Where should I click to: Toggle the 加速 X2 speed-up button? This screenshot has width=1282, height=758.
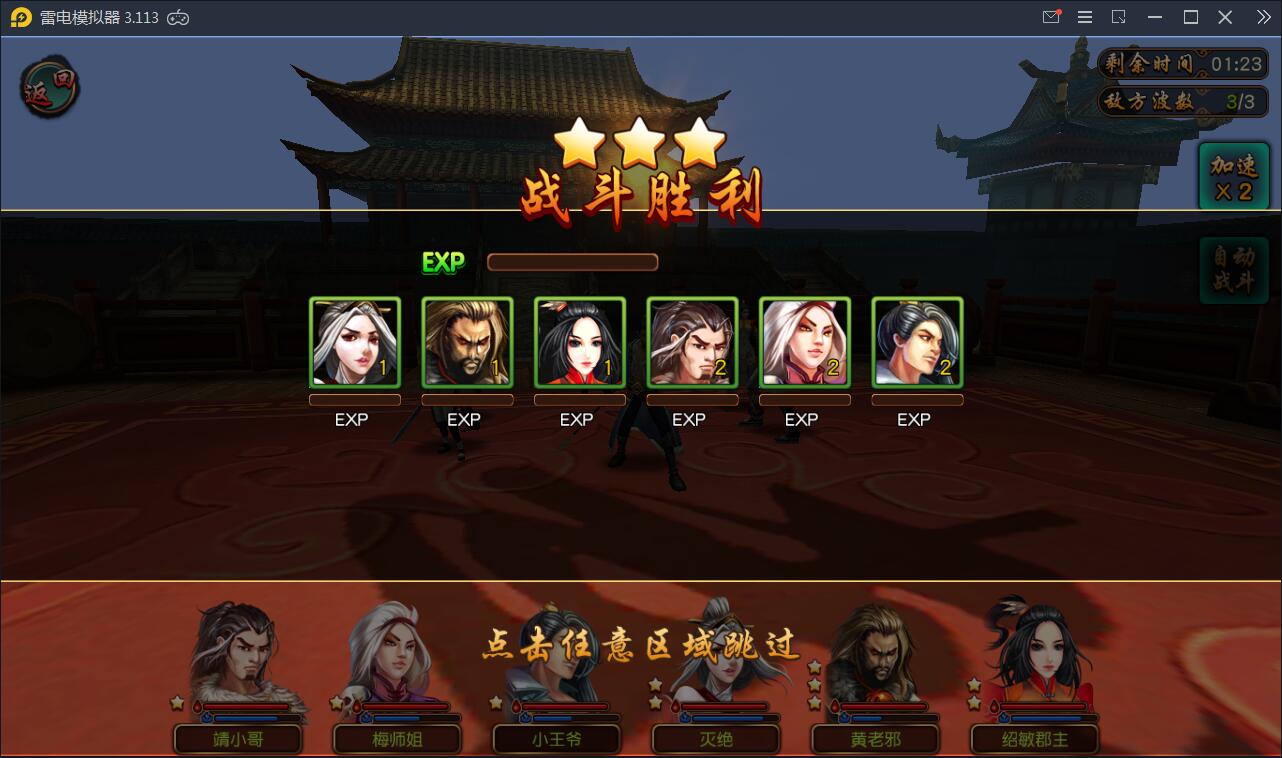[1233, 177]
